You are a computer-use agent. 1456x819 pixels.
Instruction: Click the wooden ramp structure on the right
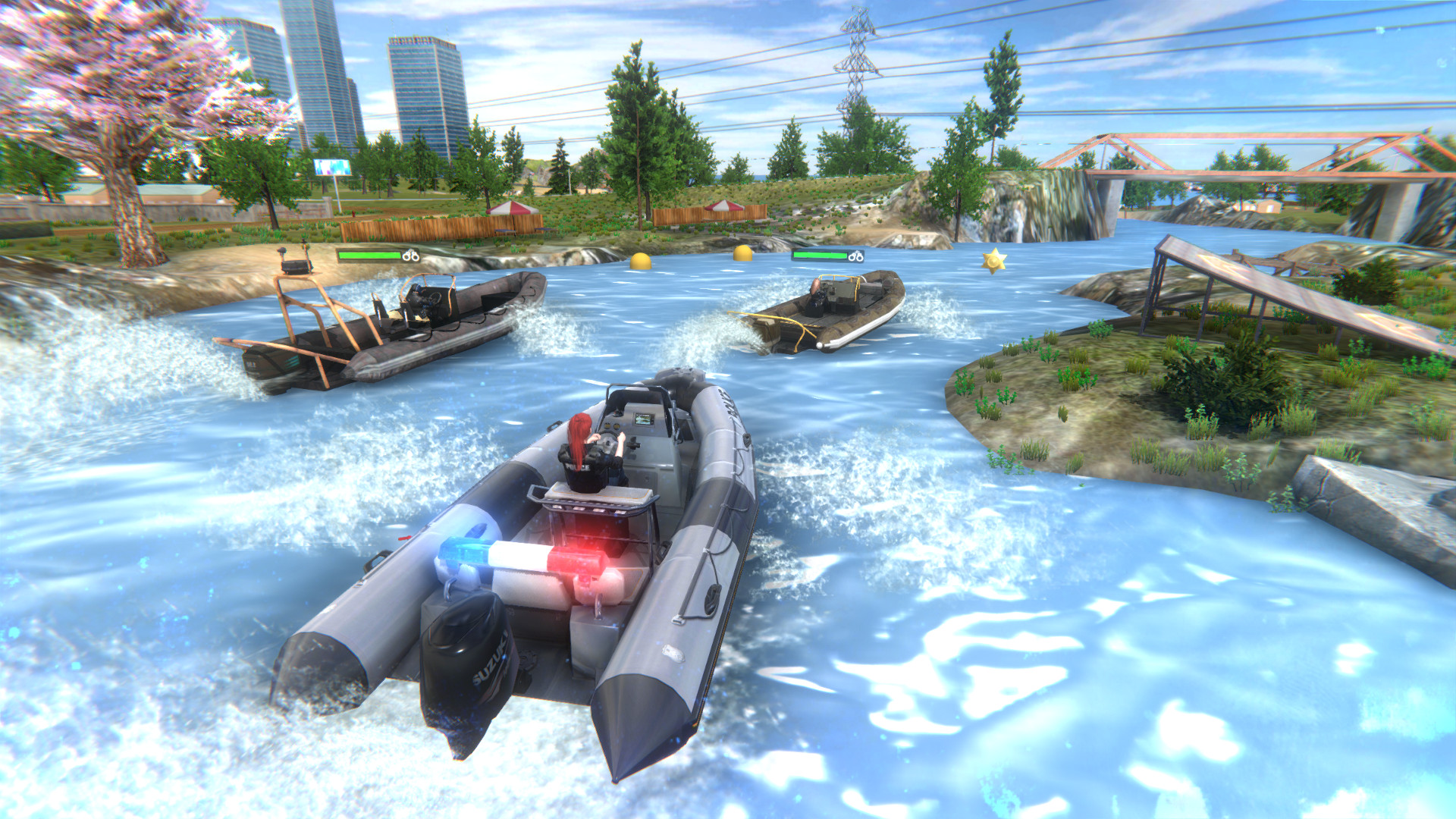(1274, 296)
